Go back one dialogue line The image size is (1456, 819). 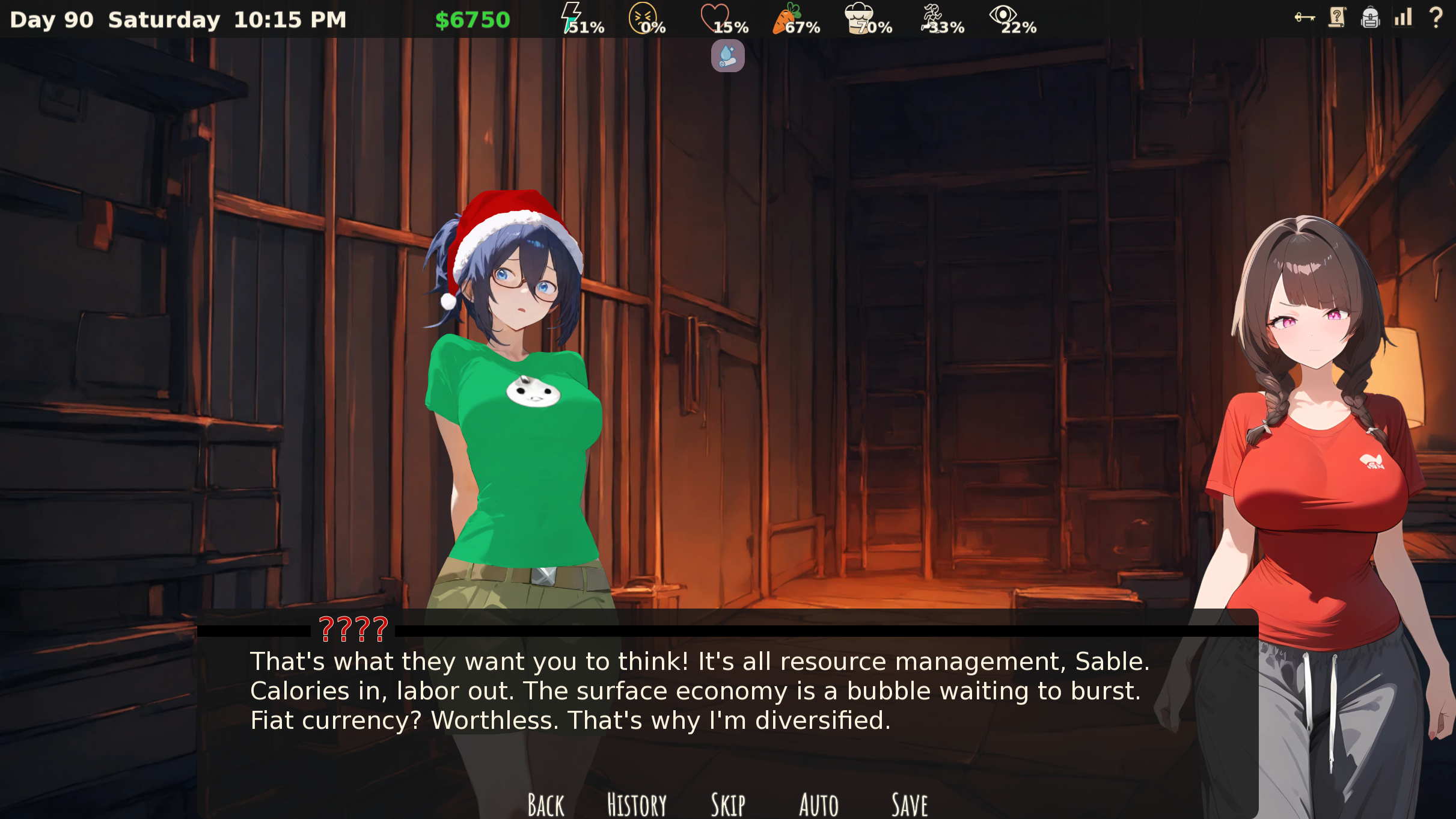[x=546, y=804]
